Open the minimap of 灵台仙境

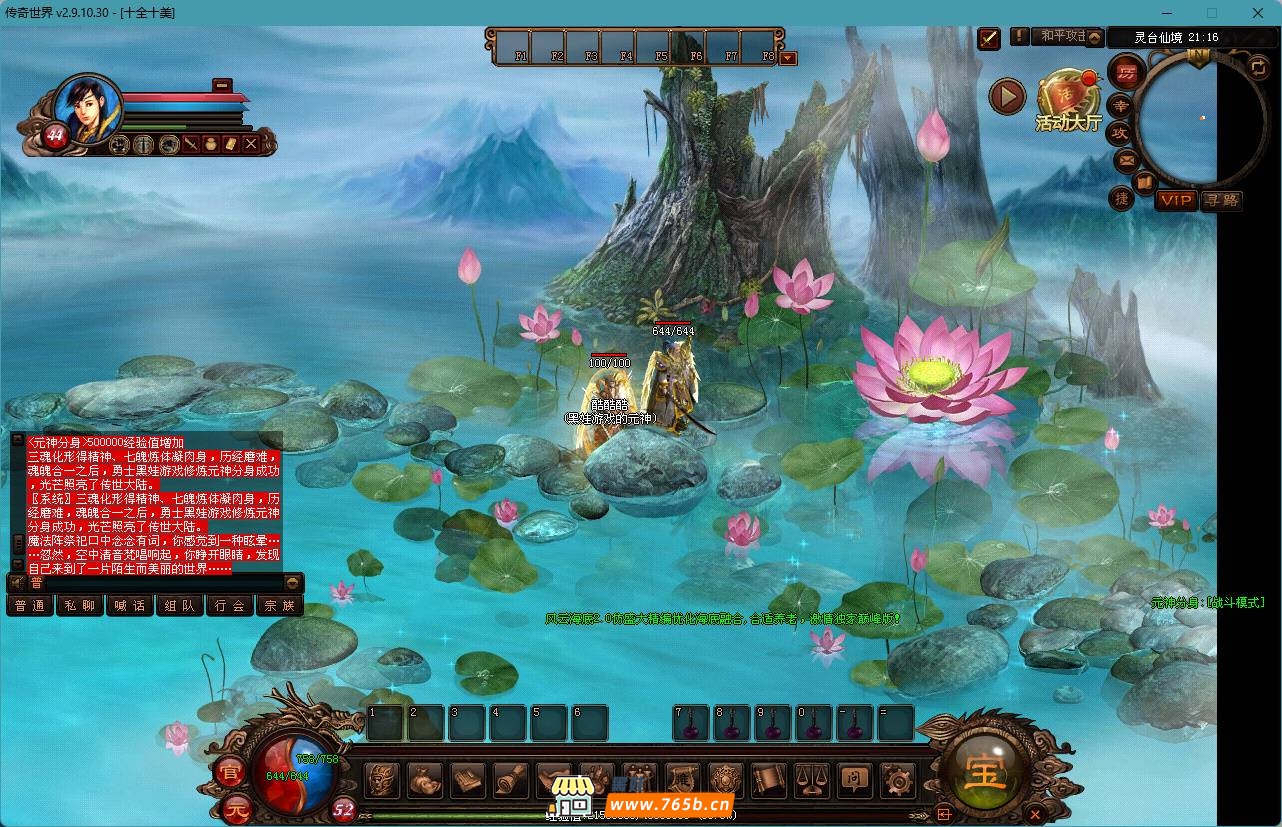1189,120
